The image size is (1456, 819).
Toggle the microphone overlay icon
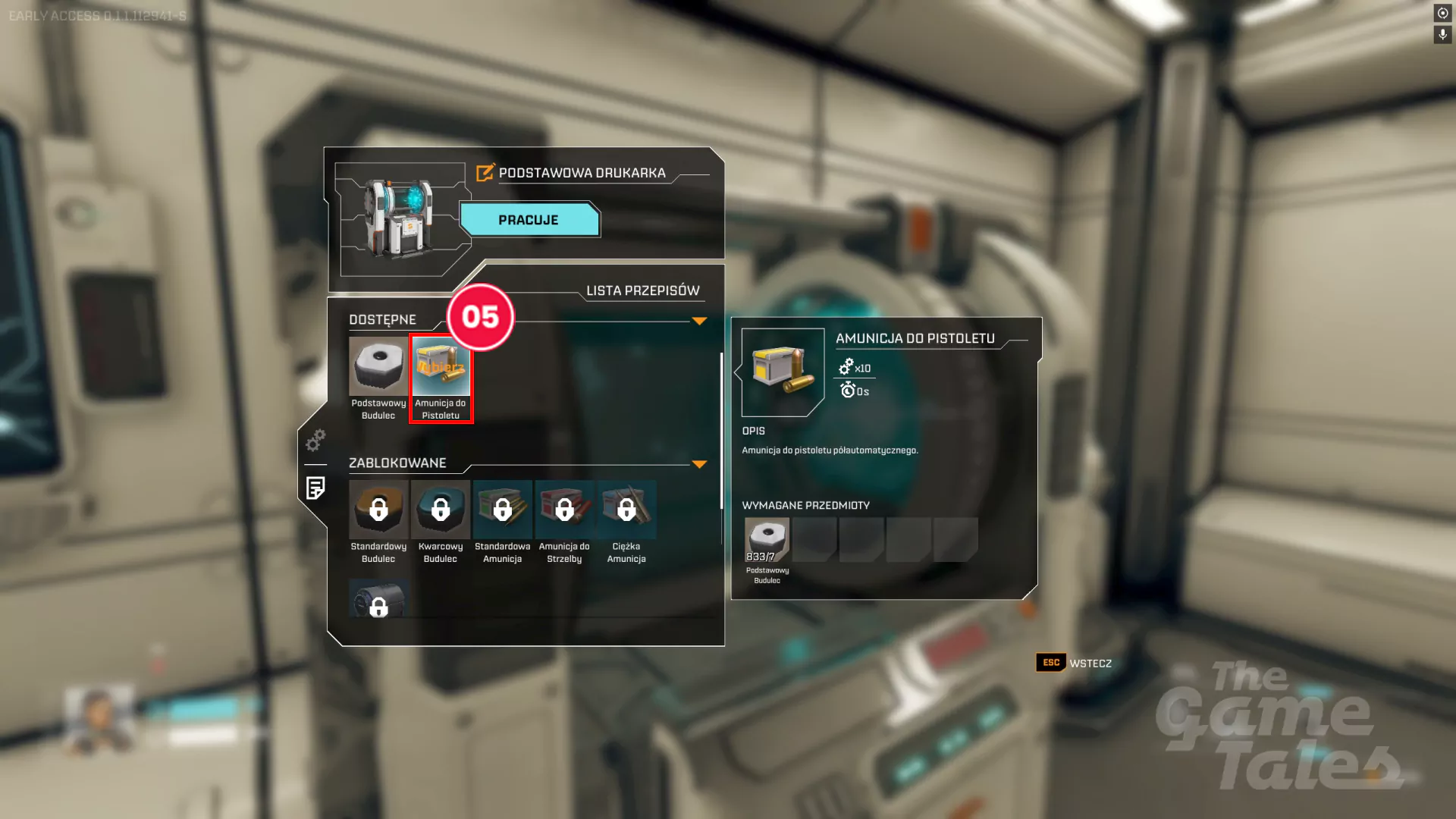point(1442,35)
